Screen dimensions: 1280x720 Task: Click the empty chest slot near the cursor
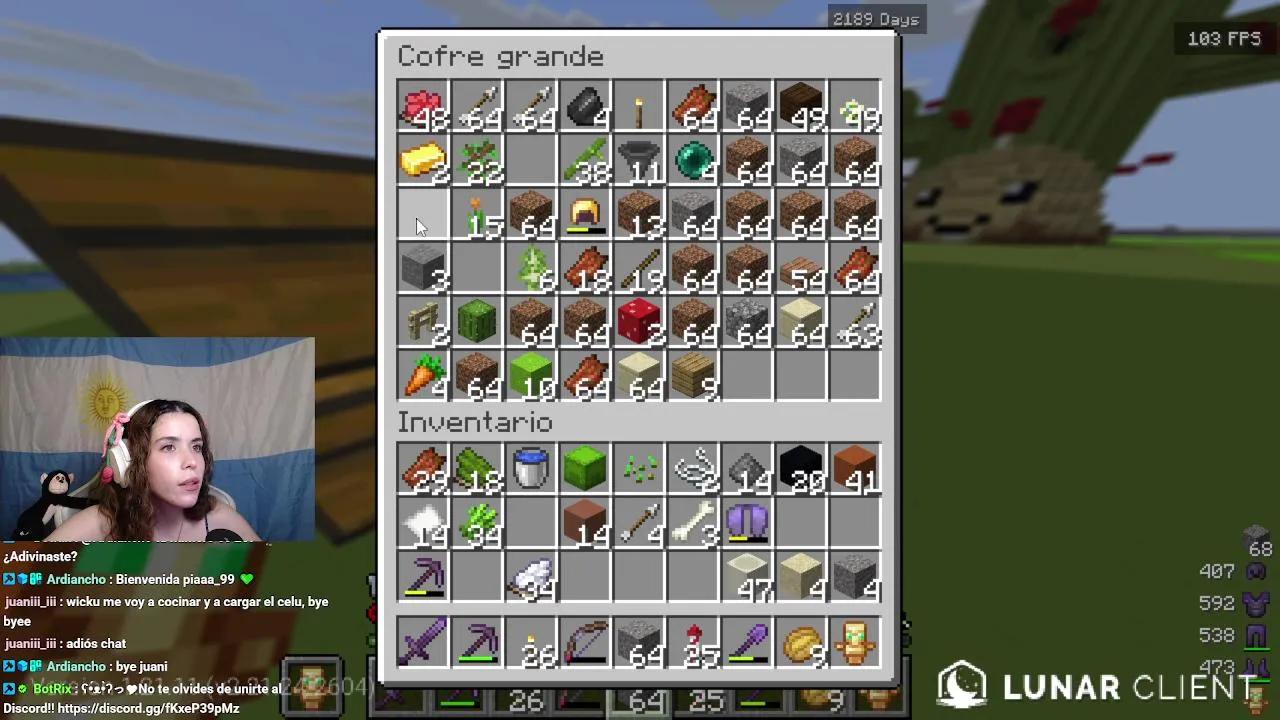[x=422, y=215]
